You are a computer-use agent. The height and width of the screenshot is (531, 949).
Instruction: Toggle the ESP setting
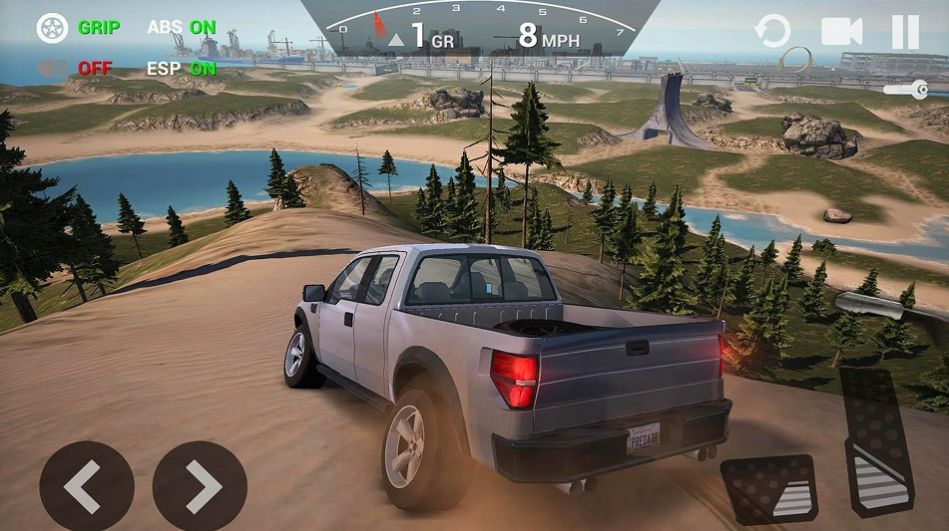pyautogui.click(x=181, y=69)
